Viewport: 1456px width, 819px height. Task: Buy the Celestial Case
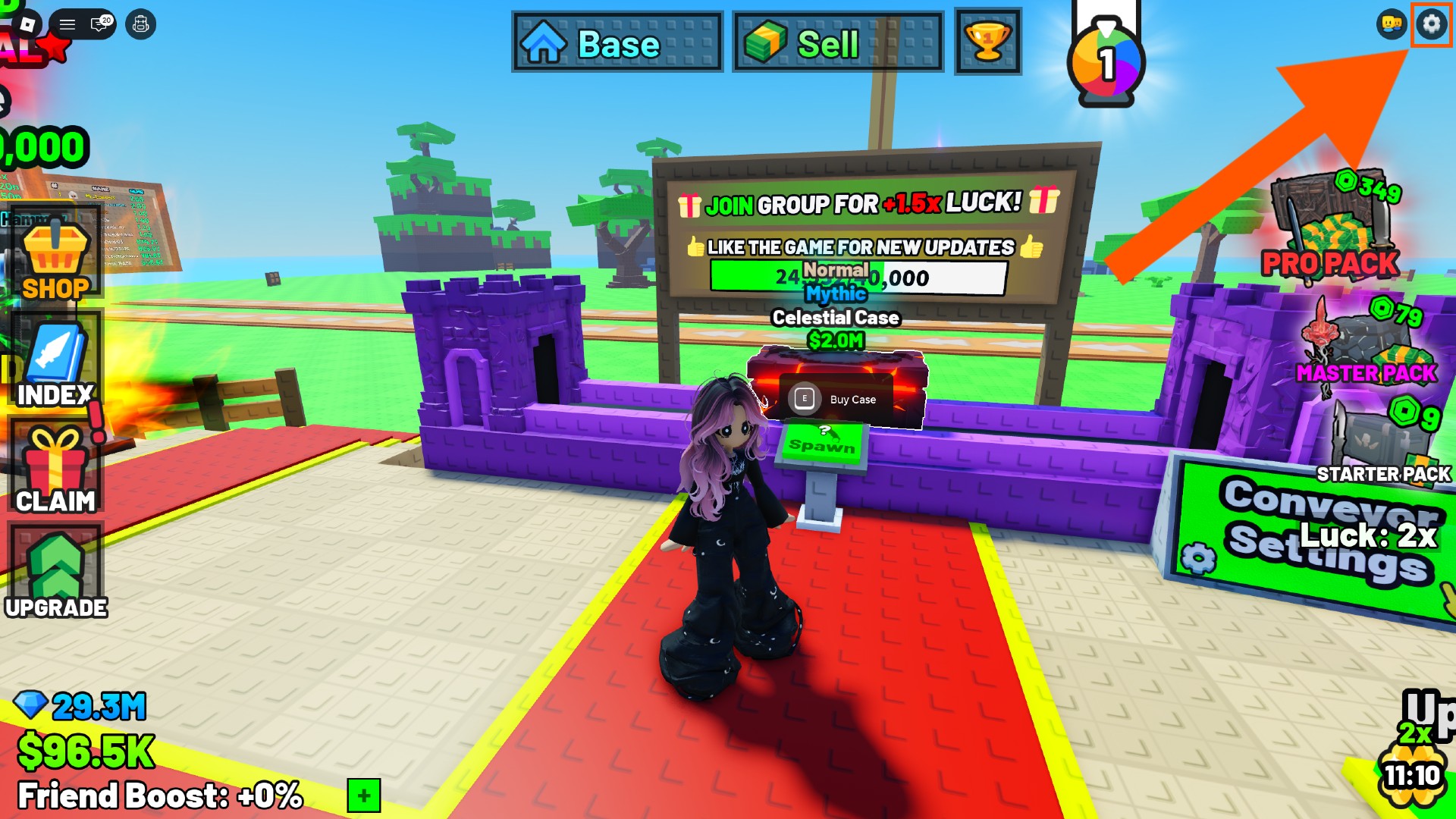836,400
